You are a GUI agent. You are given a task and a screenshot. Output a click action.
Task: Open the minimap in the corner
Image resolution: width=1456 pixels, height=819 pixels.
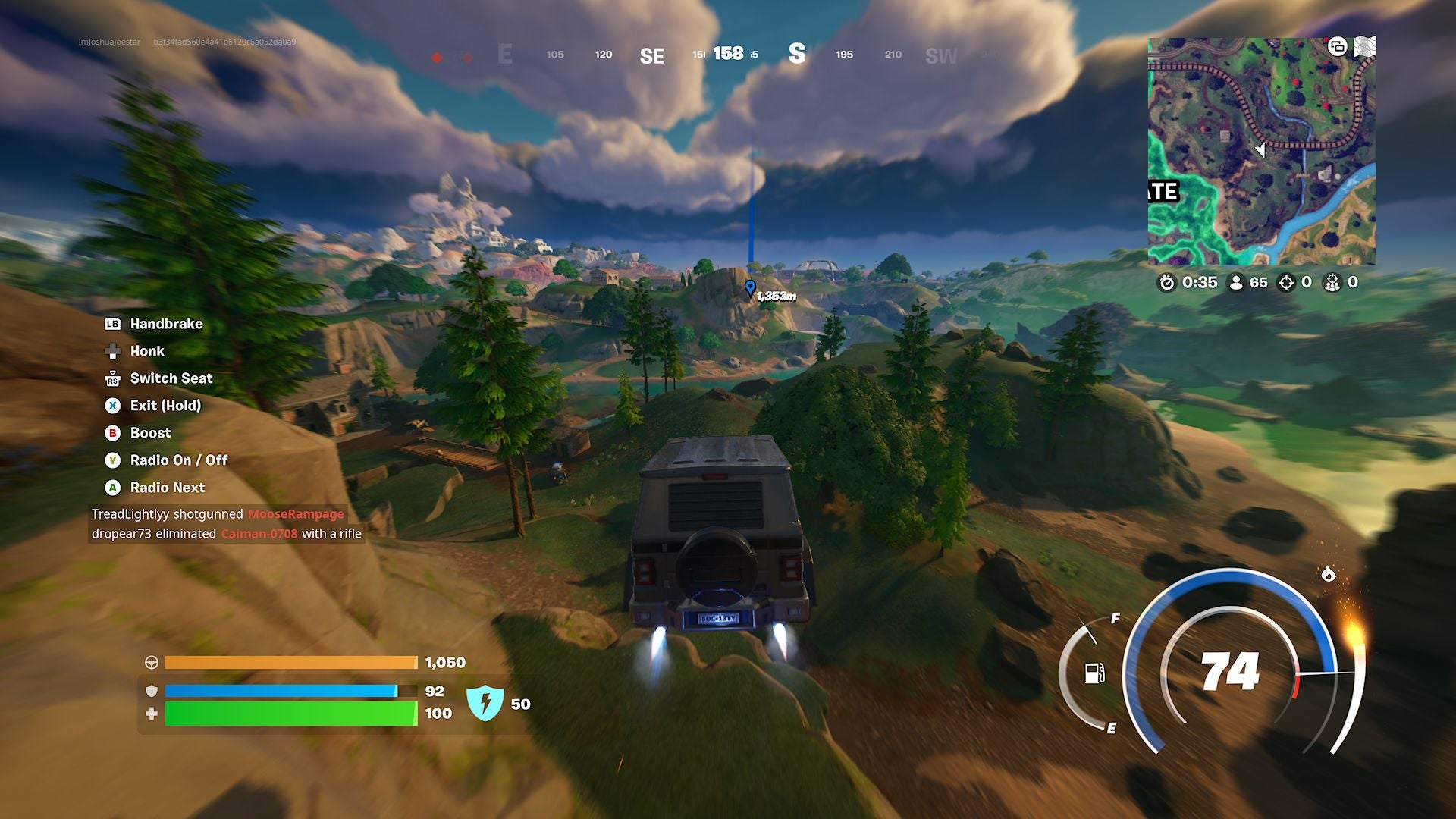1261,152
